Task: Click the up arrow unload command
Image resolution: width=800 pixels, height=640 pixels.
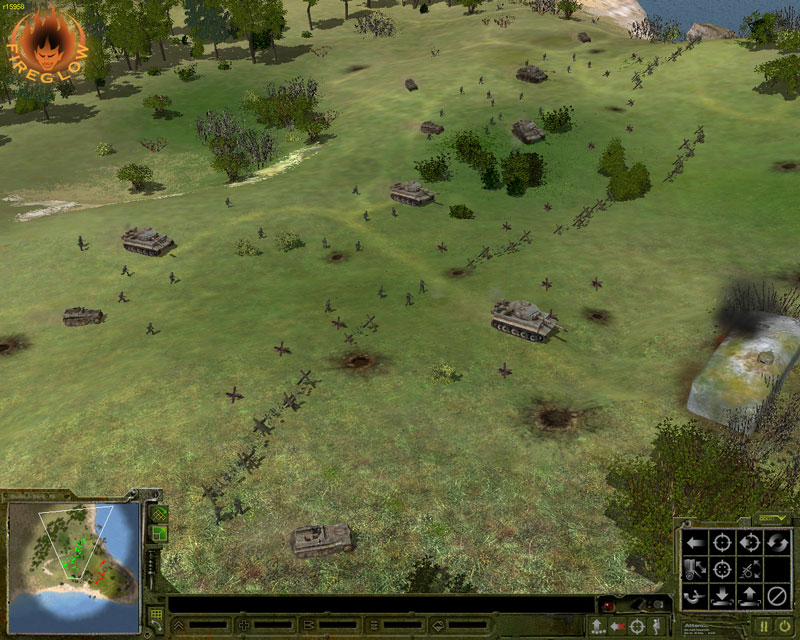Action: click(x=749, y=597)
